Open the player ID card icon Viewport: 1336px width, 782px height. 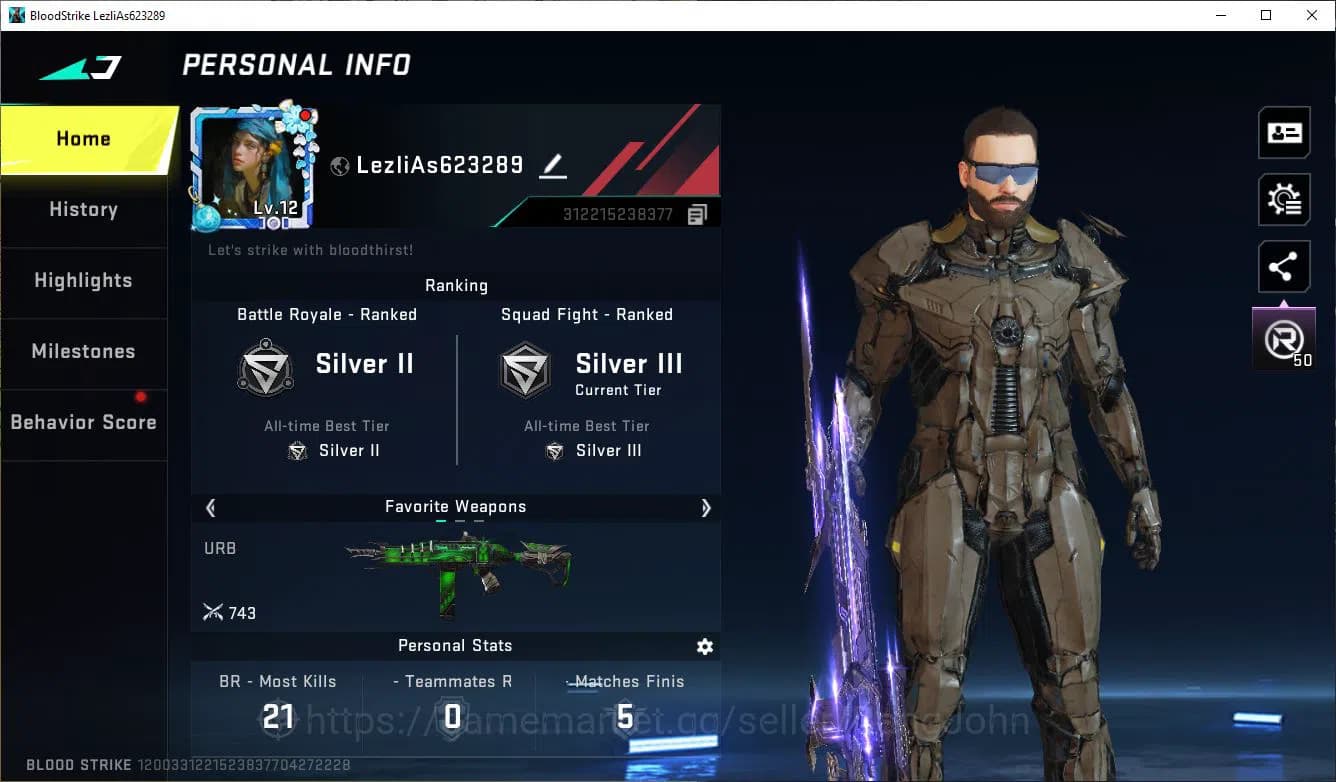(1284, 132)
